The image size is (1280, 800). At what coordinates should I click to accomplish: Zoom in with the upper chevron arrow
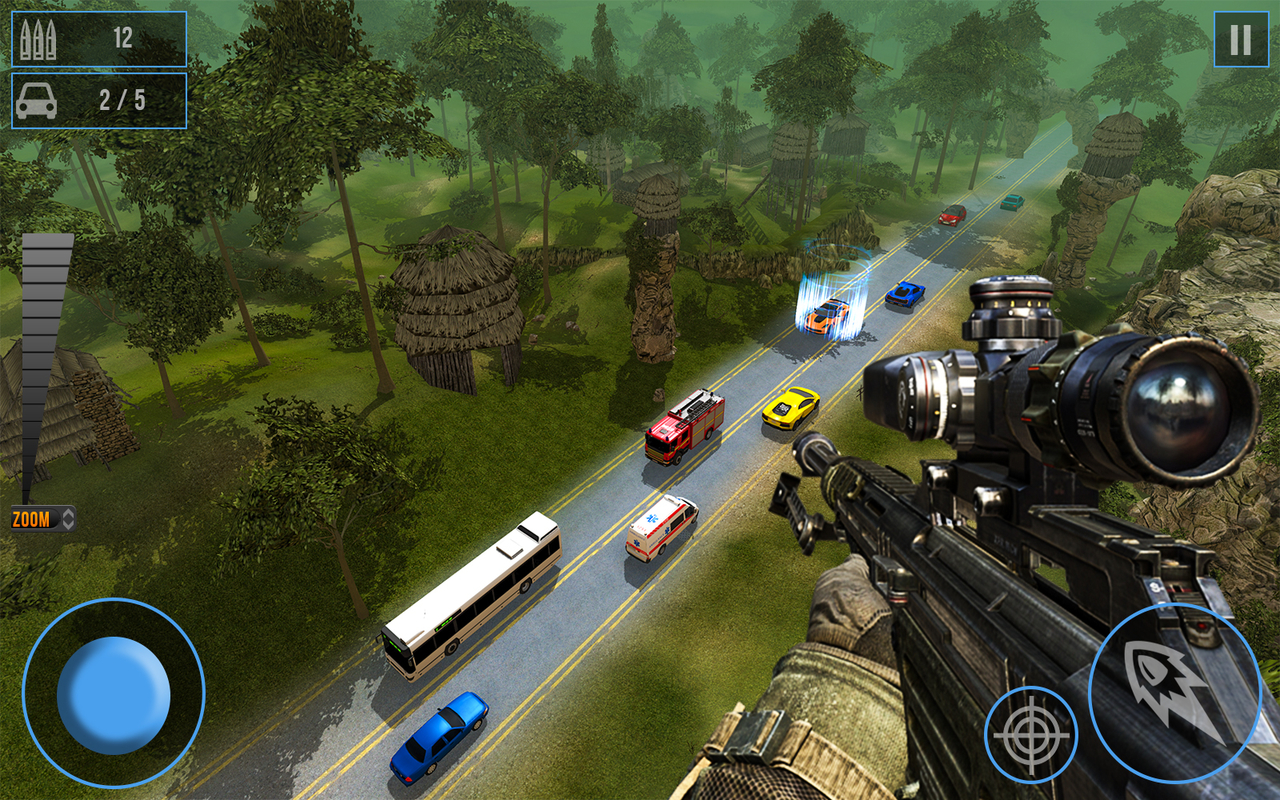pyautogui.click(x=68, y=513)
